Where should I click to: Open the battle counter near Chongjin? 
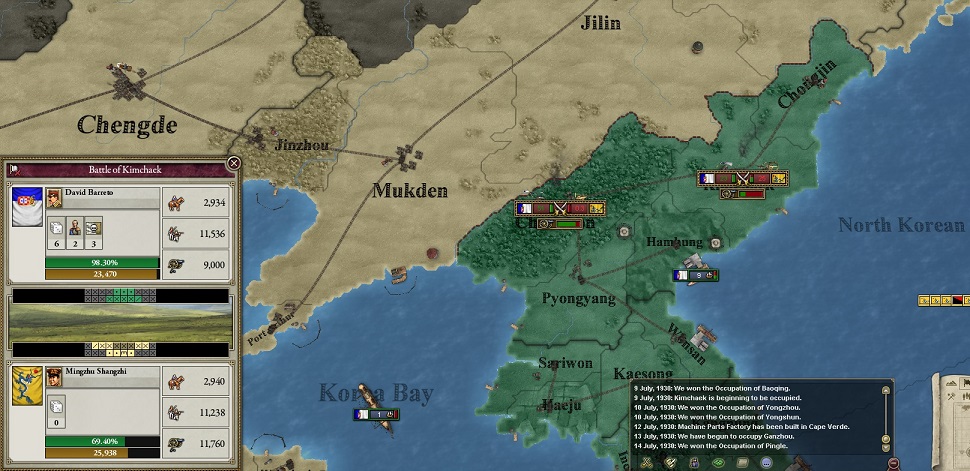click(x=743, y=180)
